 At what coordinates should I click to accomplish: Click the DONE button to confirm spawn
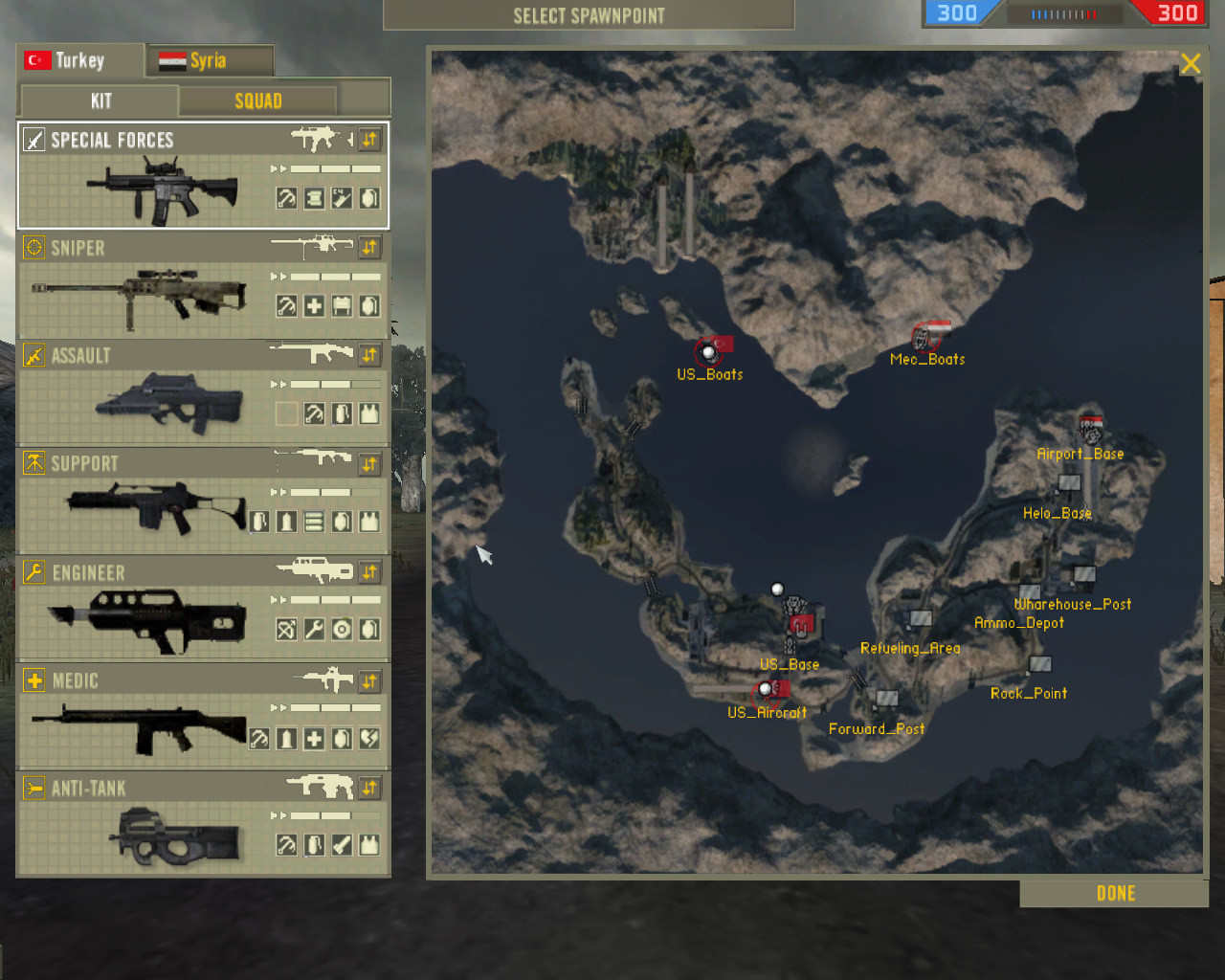(x=1114, y=893)
